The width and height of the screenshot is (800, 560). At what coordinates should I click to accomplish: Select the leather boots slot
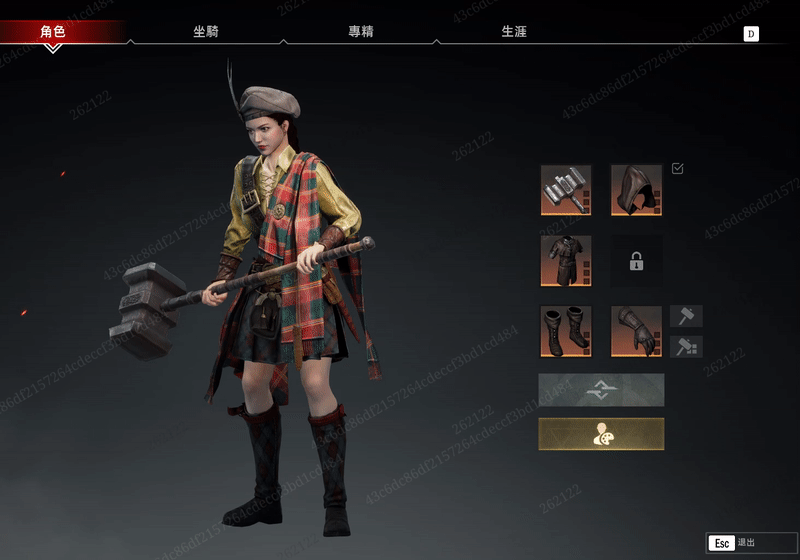coord(566,331)
